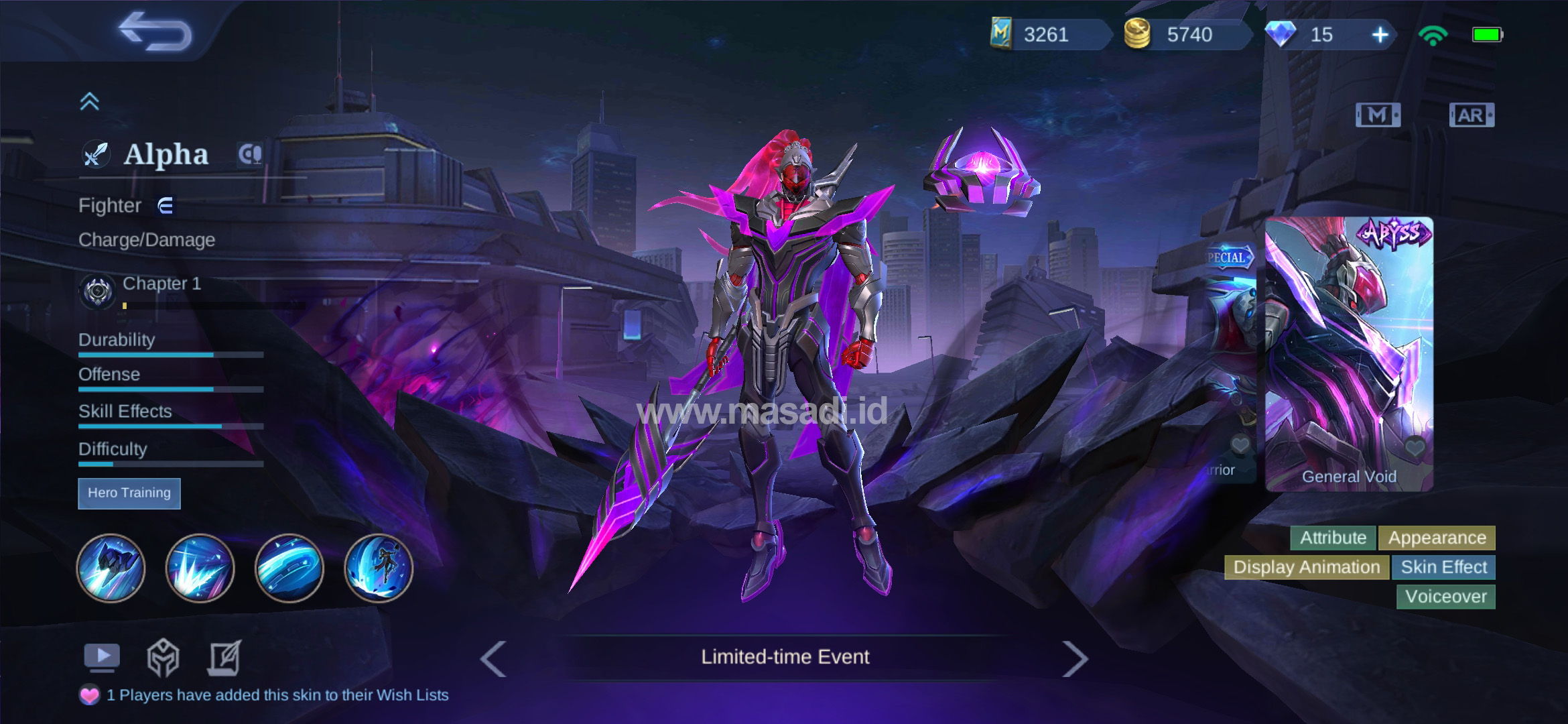Open the Skin Effect tab
Viewport: 1568px width, 724px height.
point(1443,567)
